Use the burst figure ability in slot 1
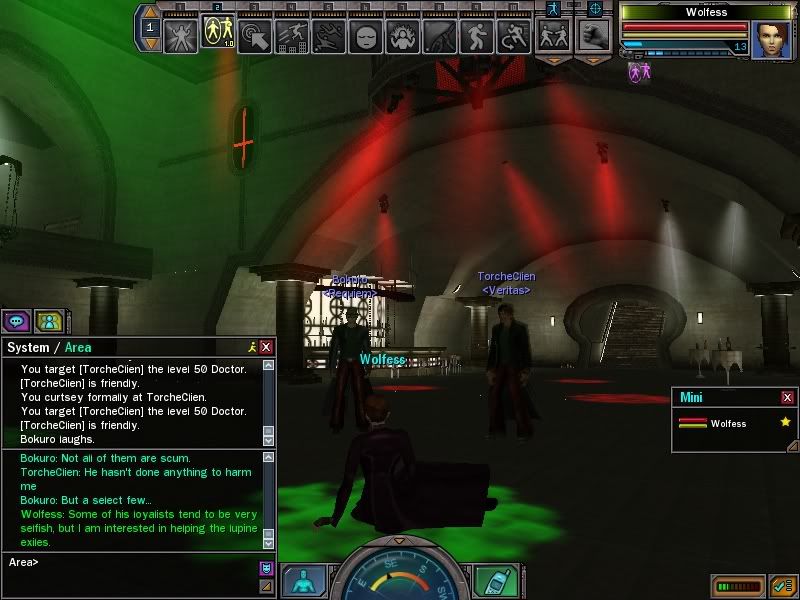This screenshot has height=600, width=800. point(181,35)
